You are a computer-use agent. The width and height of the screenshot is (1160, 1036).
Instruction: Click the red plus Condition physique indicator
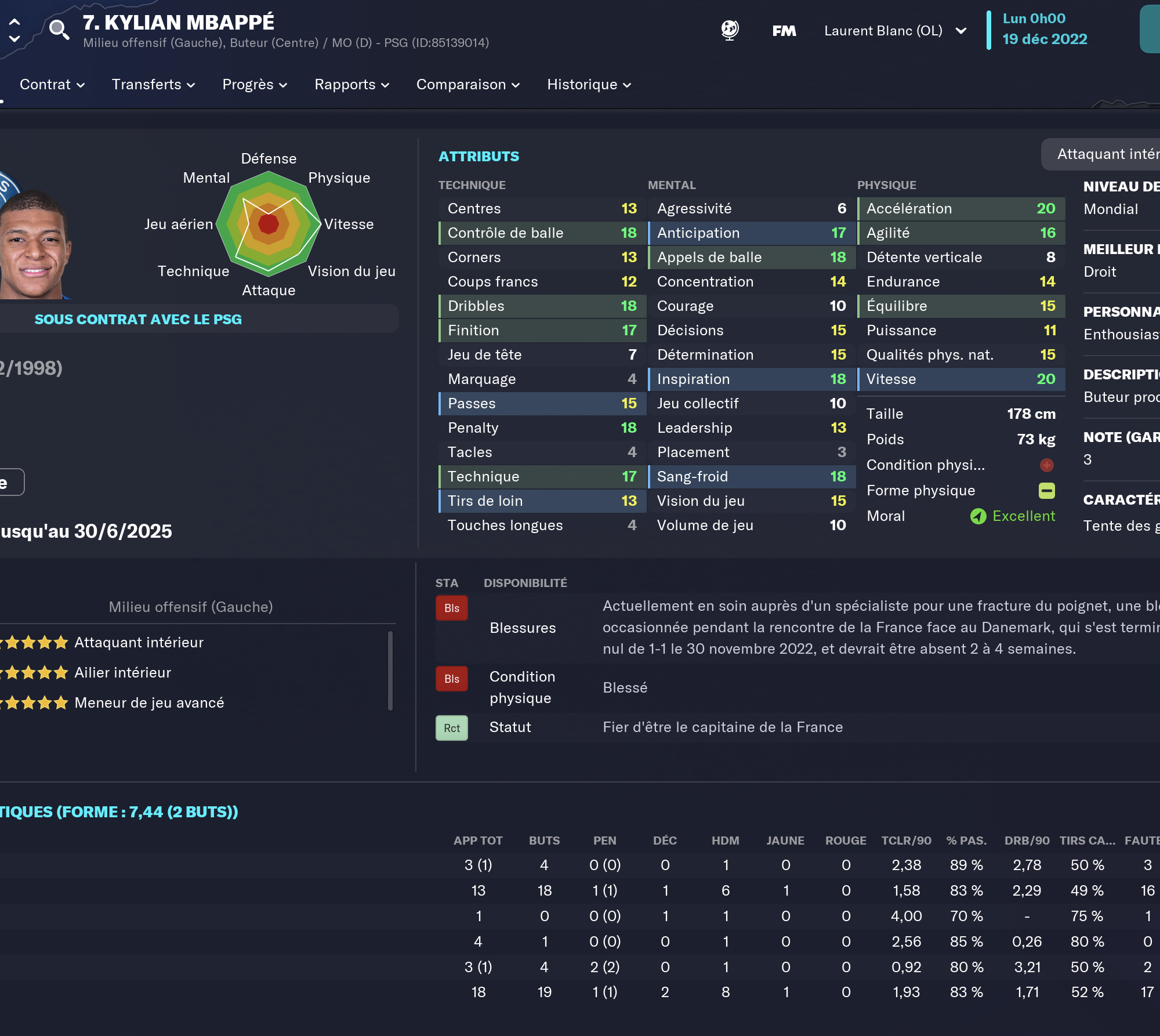coord(1046,465)
